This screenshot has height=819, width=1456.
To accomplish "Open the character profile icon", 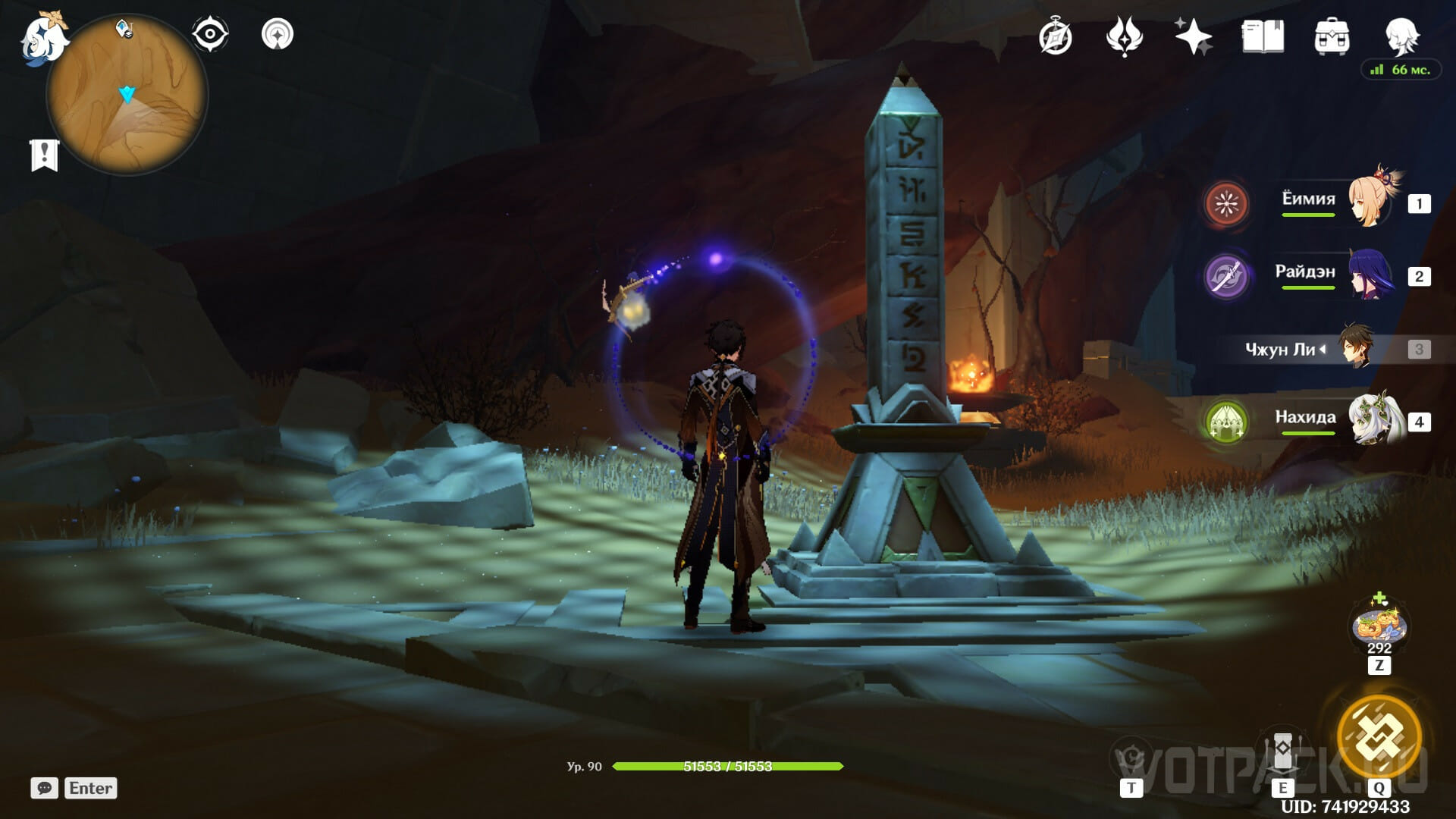I will [1401, 35].
